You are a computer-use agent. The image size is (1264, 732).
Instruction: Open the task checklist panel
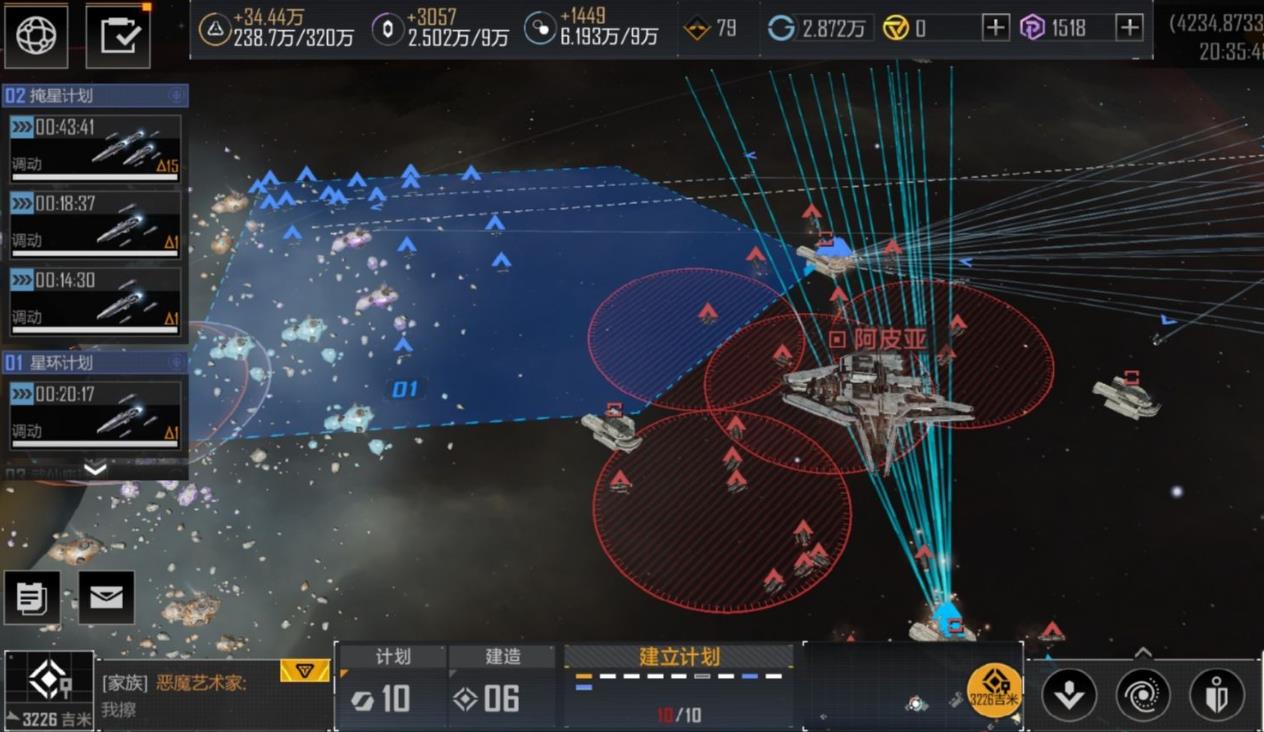(x=118, y=35)
